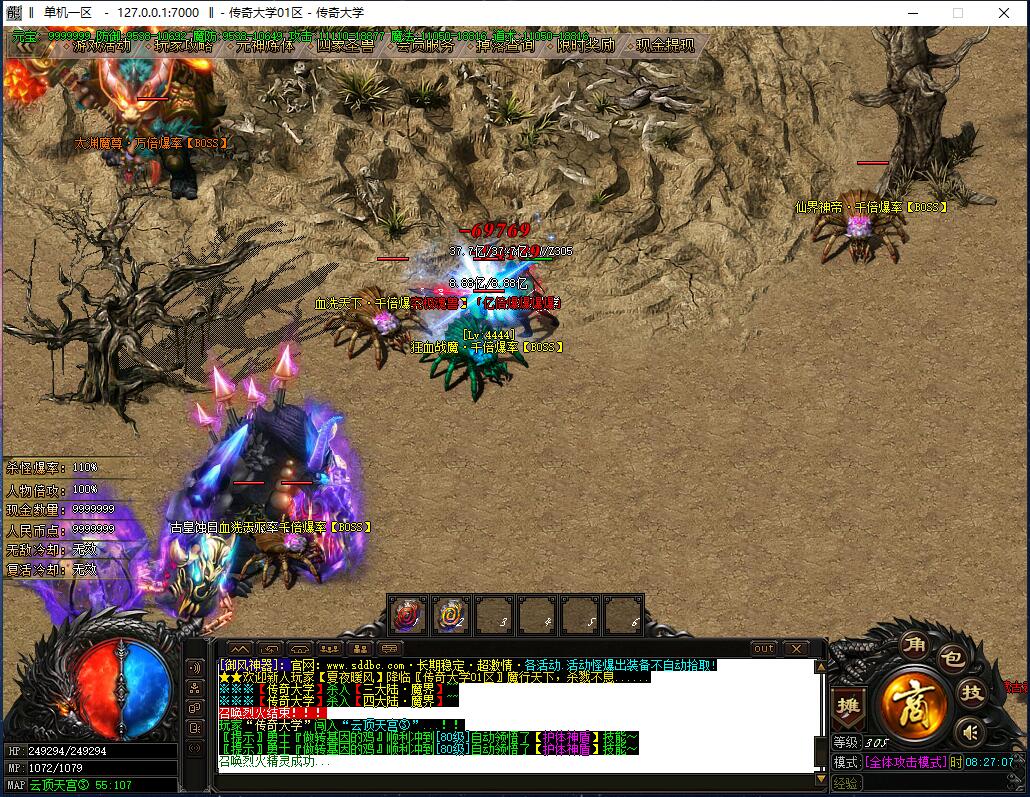Select the 元神炼体 top menu entry

pos(265,45)
